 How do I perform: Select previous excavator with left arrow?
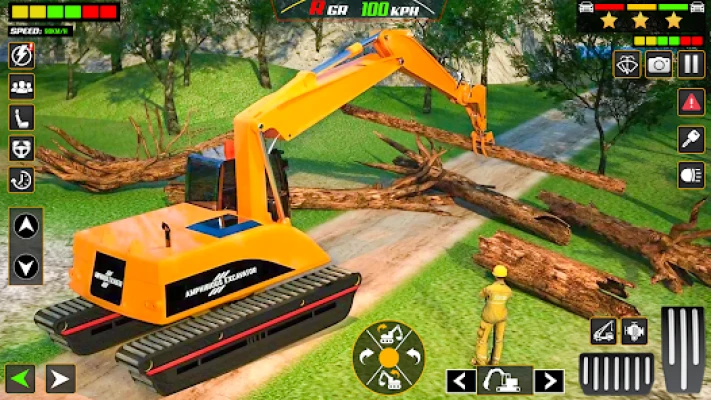point(461,380)
